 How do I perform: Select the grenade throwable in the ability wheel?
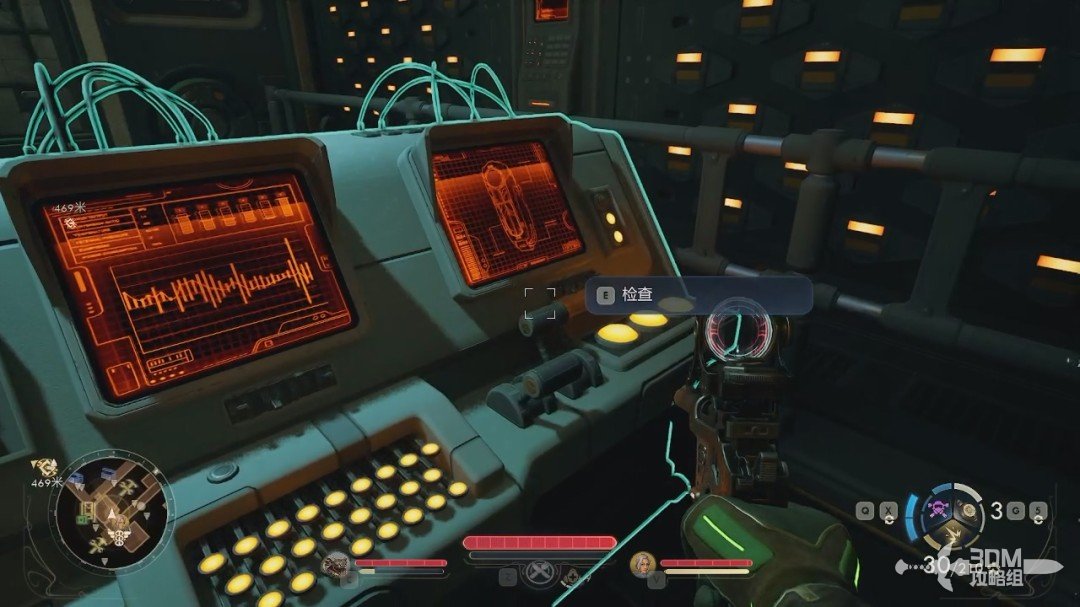(x=967, y=510)
